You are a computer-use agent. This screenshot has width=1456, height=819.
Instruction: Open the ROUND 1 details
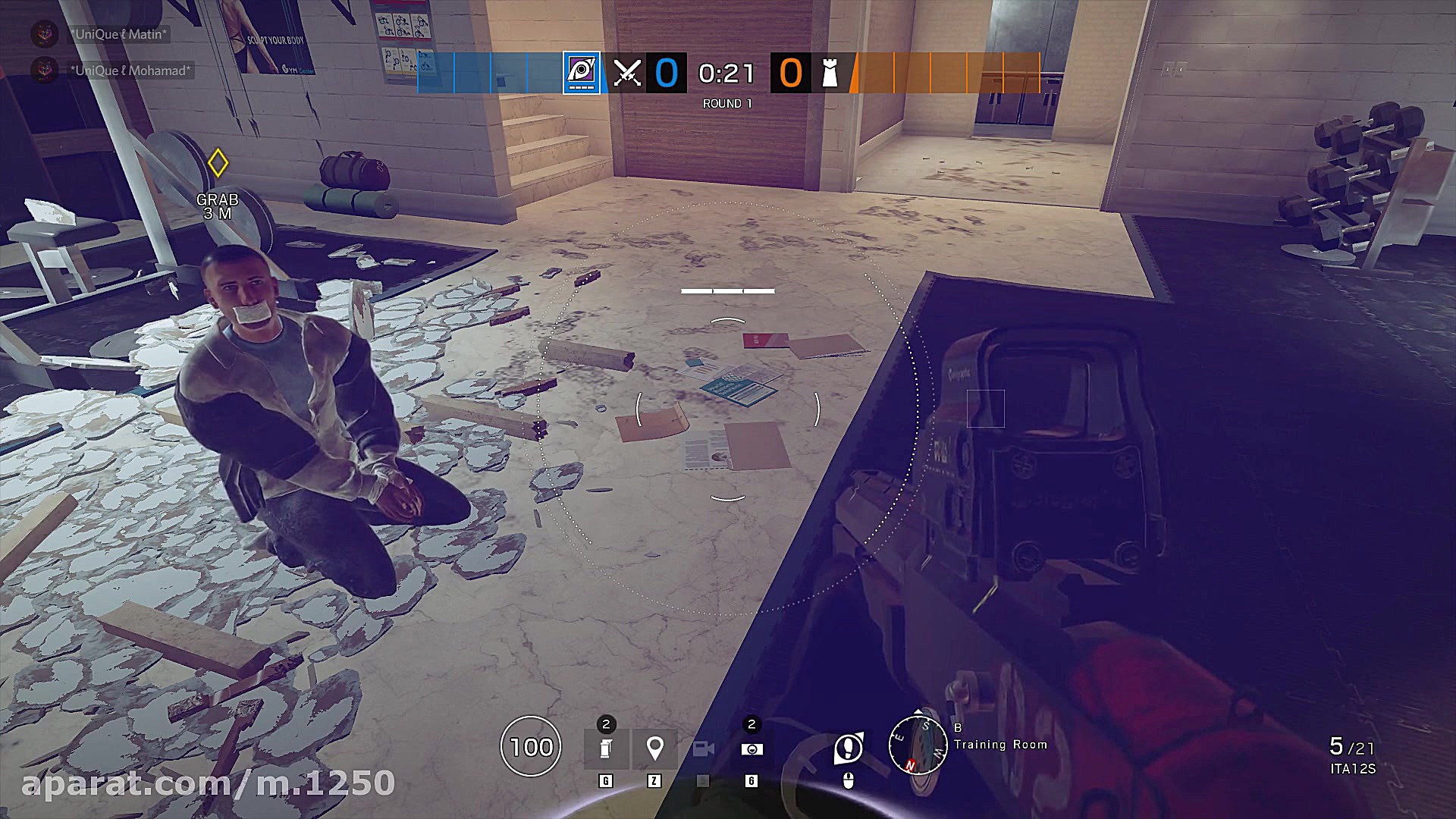[x=726, y=102]
